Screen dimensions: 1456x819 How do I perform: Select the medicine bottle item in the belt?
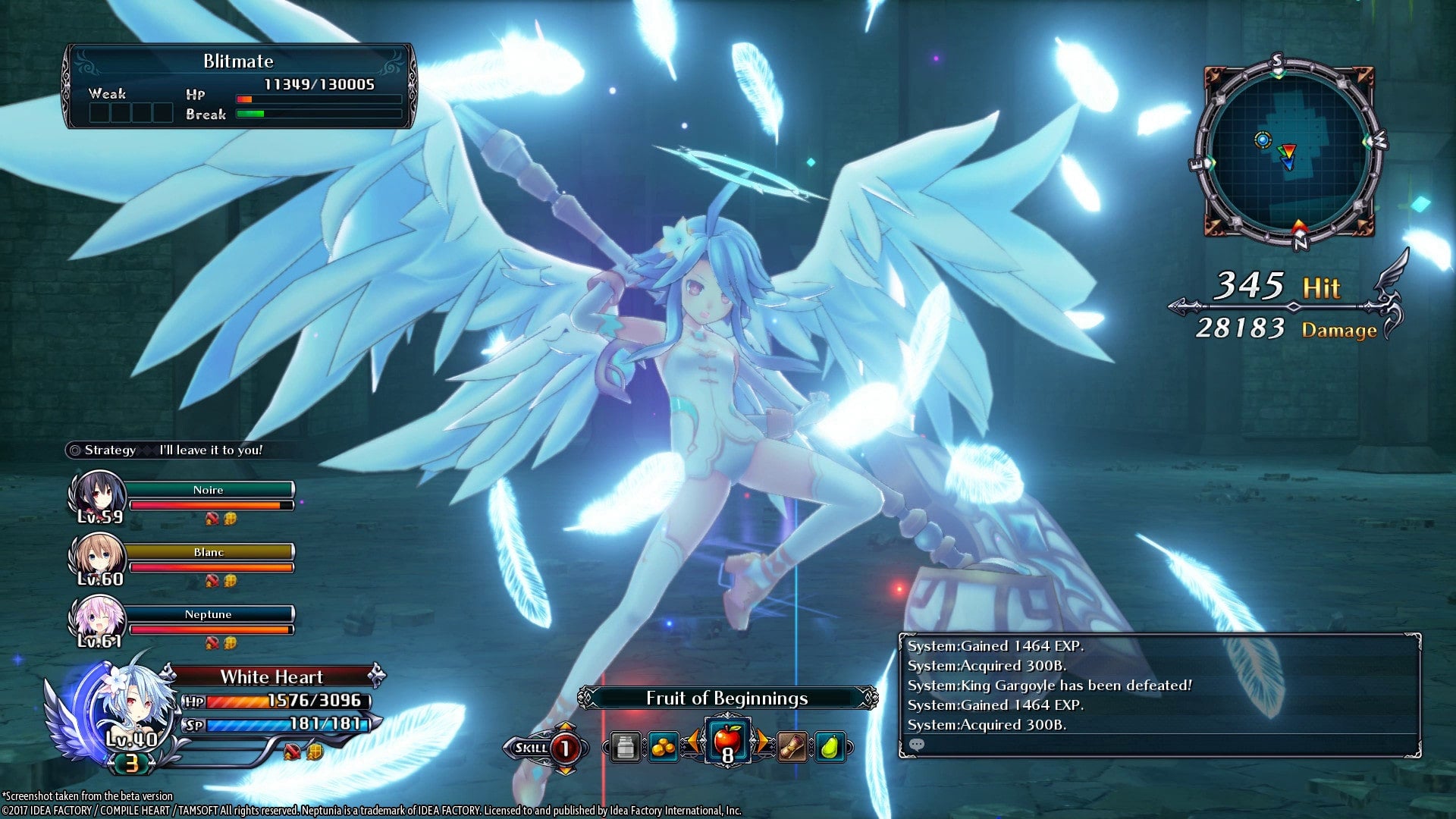(624, 748)
